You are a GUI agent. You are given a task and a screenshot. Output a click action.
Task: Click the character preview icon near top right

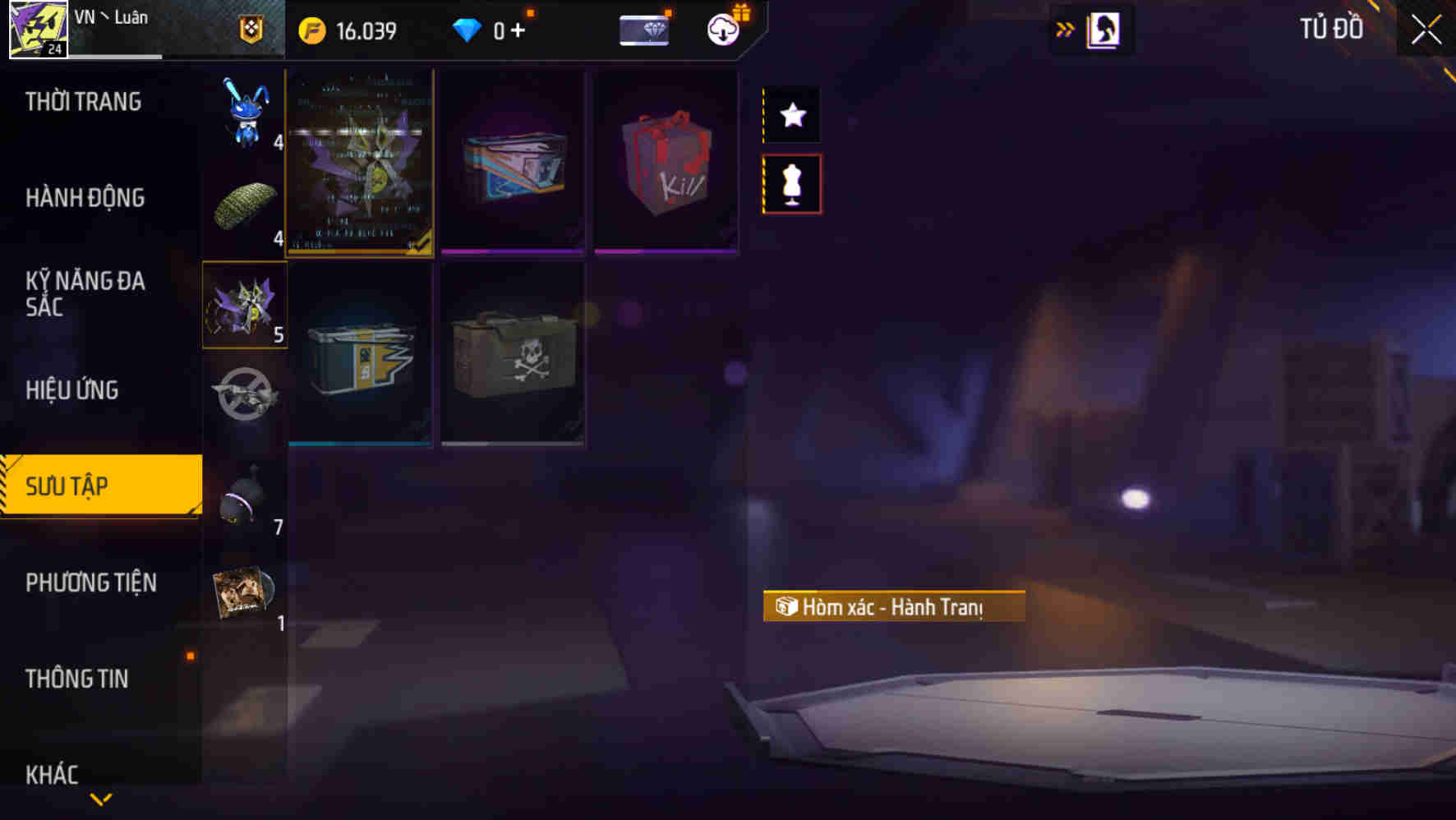[x=1102, y=30]
